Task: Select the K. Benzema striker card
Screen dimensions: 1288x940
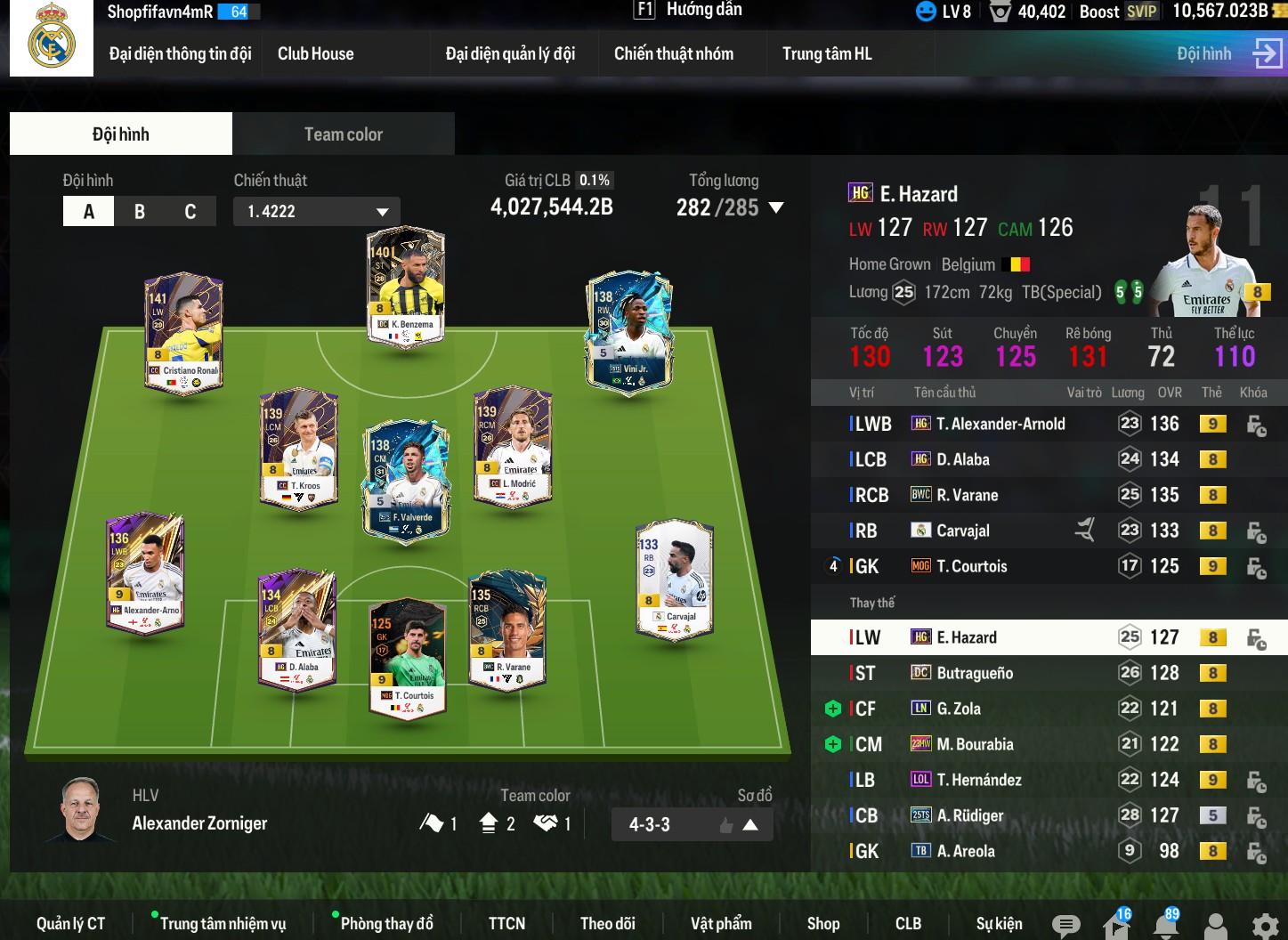Action: 406,287
